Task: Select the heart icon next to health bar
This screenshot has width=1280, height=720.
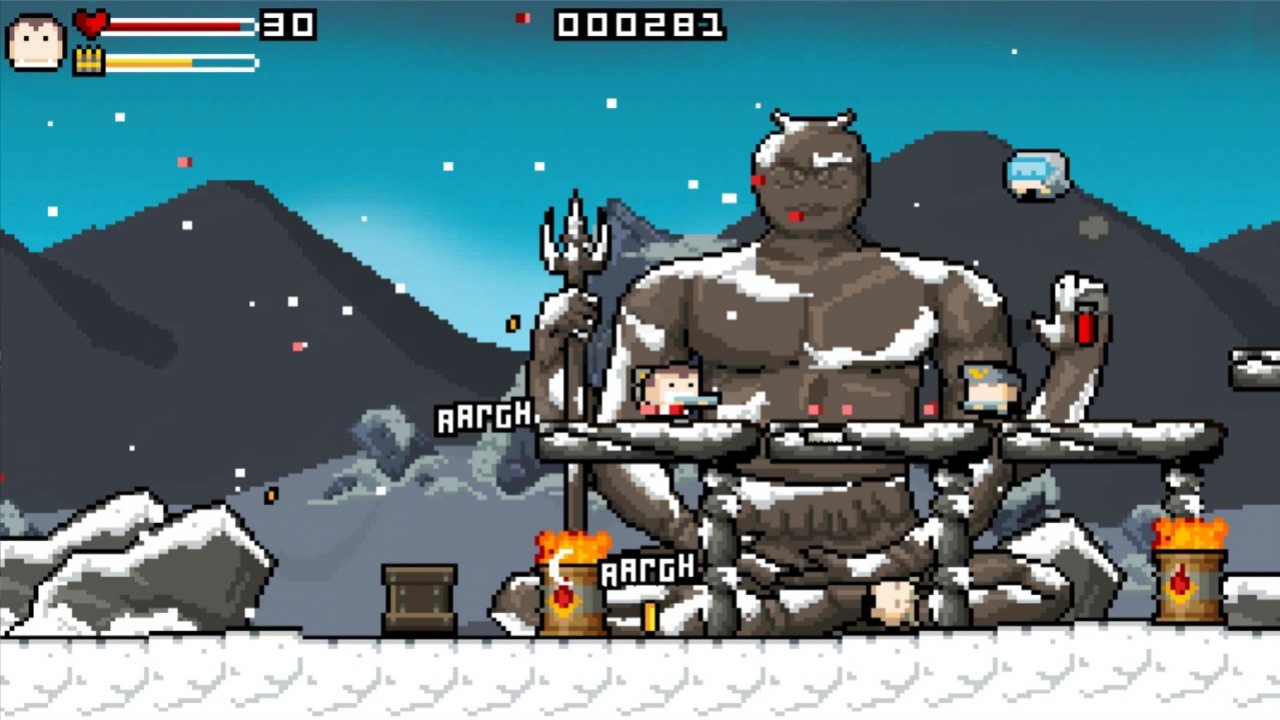Action: [x=92, y=25]
